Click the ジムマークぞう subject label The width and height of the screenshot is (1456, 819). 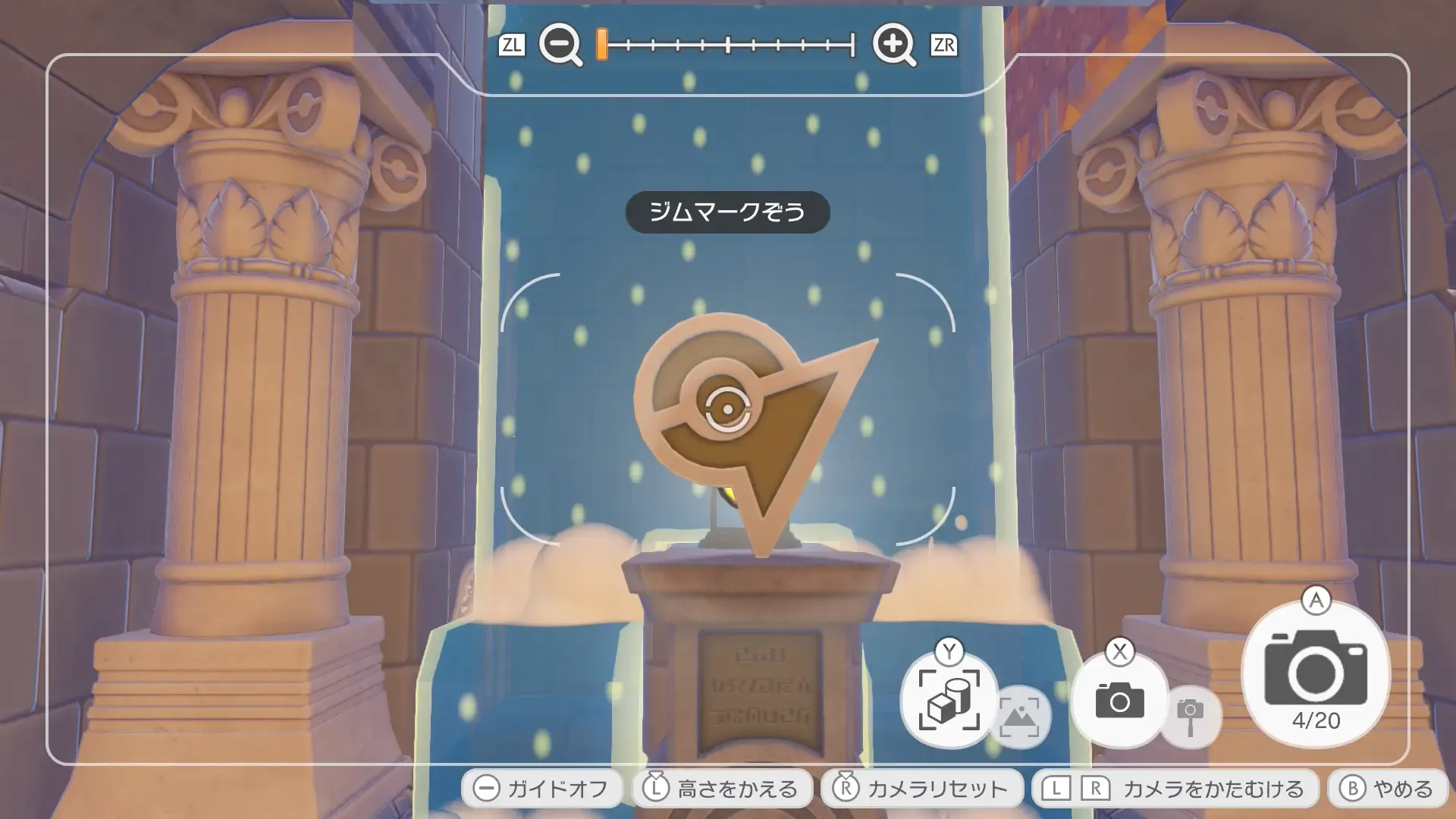tap(728, 212)
